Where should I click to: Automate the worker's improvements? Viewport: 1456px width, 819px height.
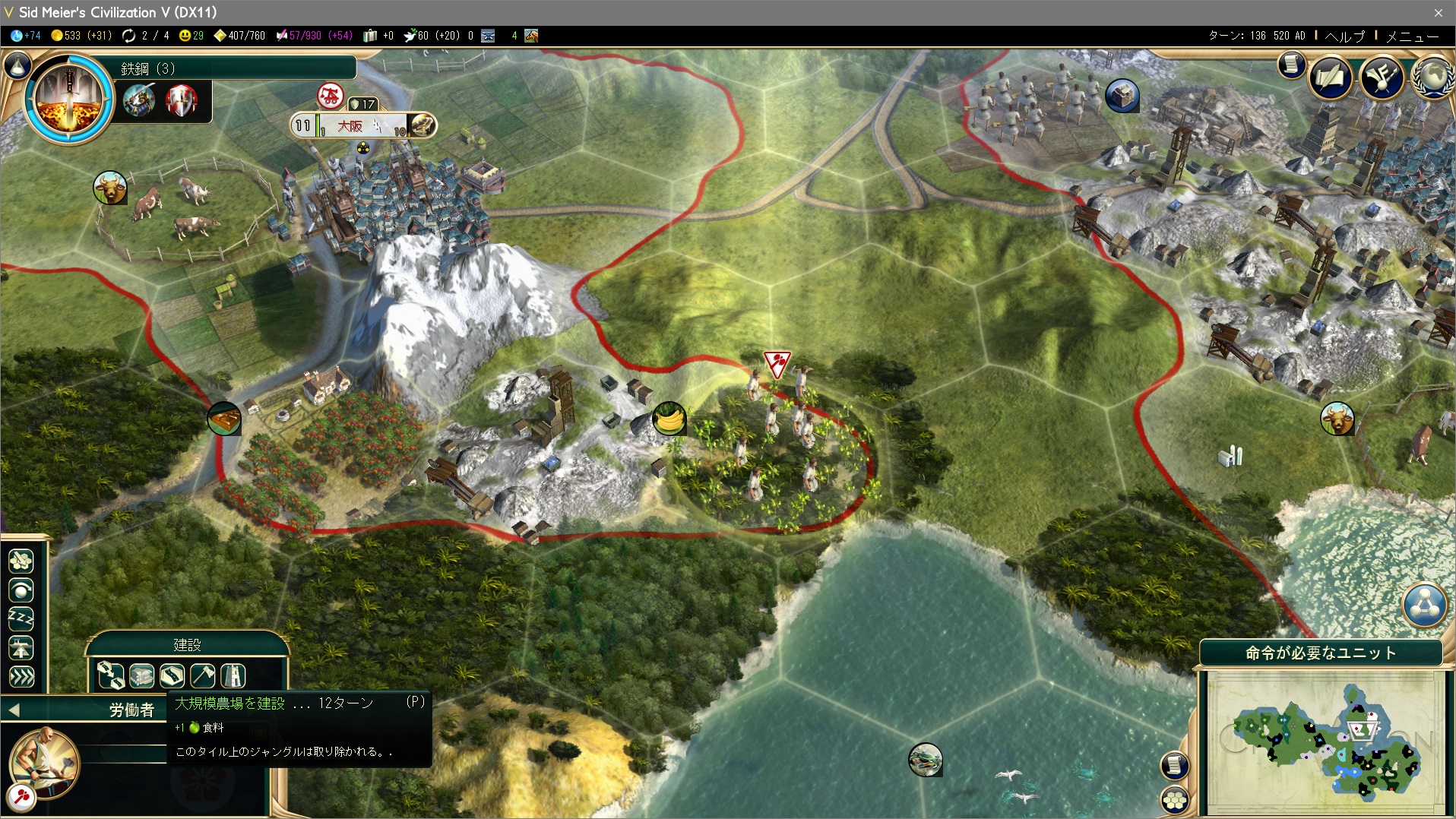click(21, 561)
